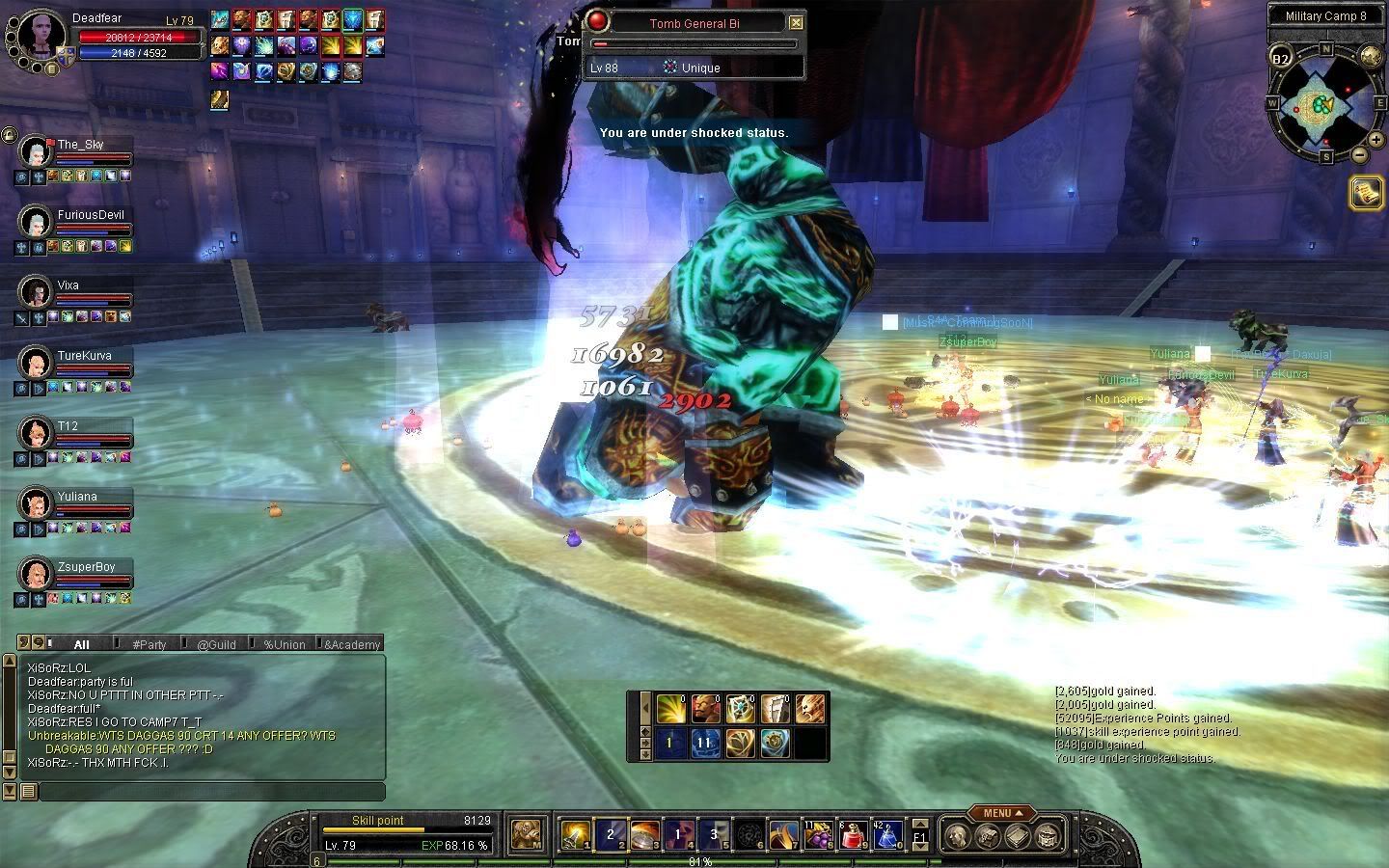Switch to the #Party chat tab
This screenshot has width=1389, height=868.
pyautogui.click(x=150, y=644)
